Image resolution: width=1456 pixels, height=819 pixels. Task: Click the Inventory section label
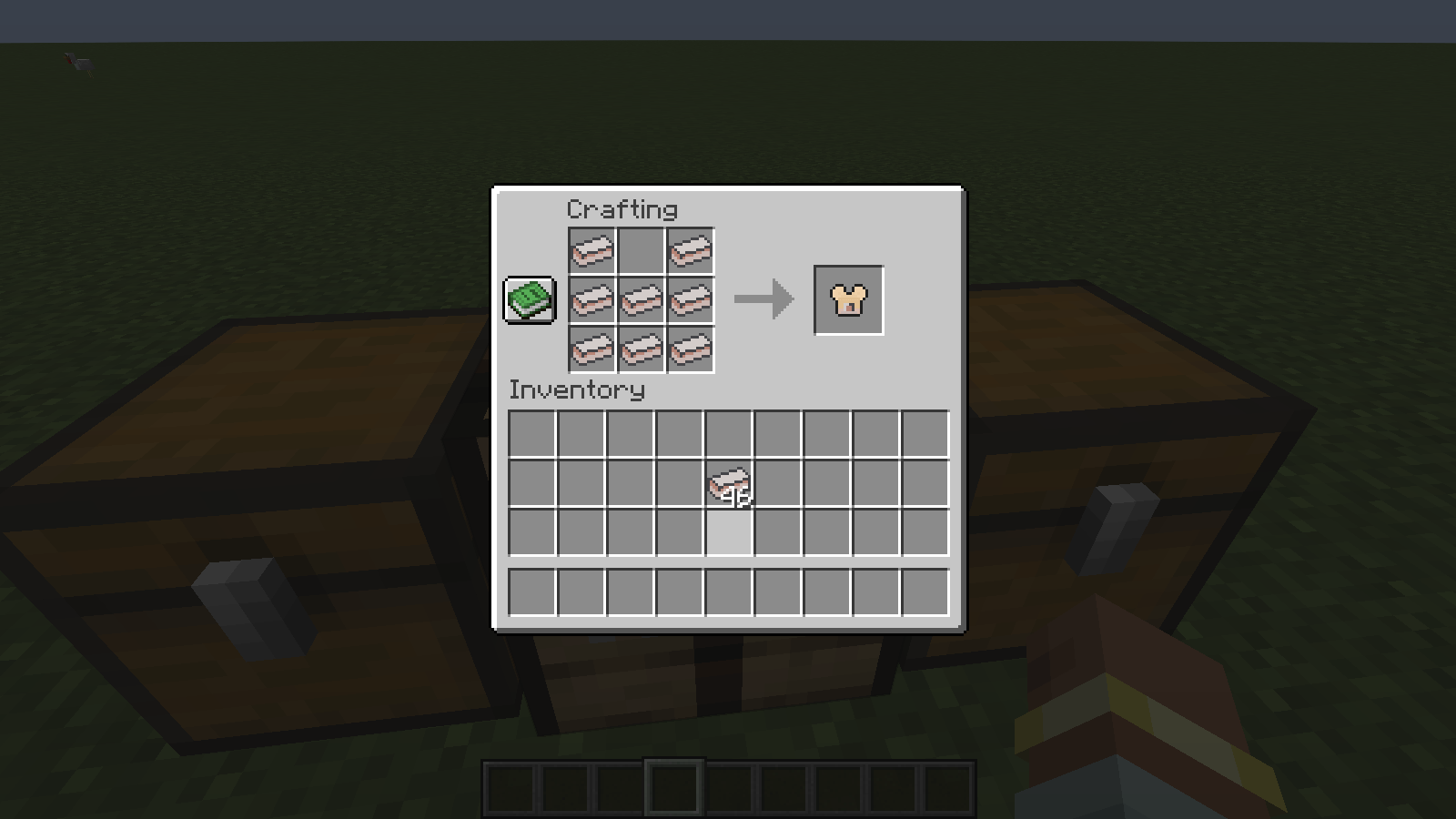(577, 389)
